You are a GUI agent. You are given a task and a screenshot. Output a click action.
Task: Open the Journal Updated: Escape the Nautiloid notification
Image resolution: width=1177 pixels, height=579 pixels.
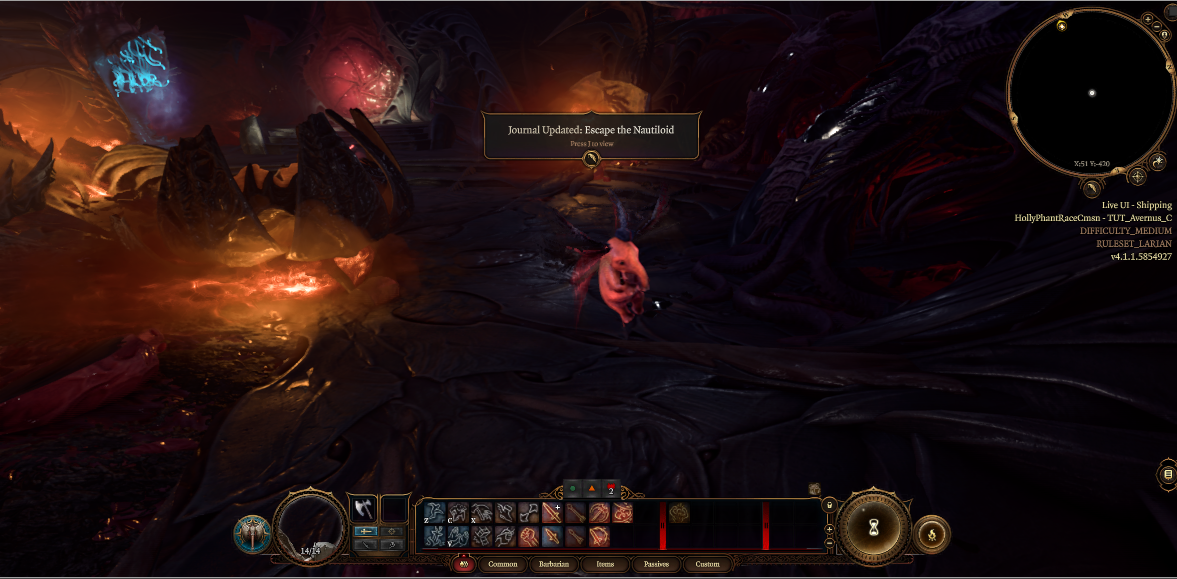click(x=592, y=135)
